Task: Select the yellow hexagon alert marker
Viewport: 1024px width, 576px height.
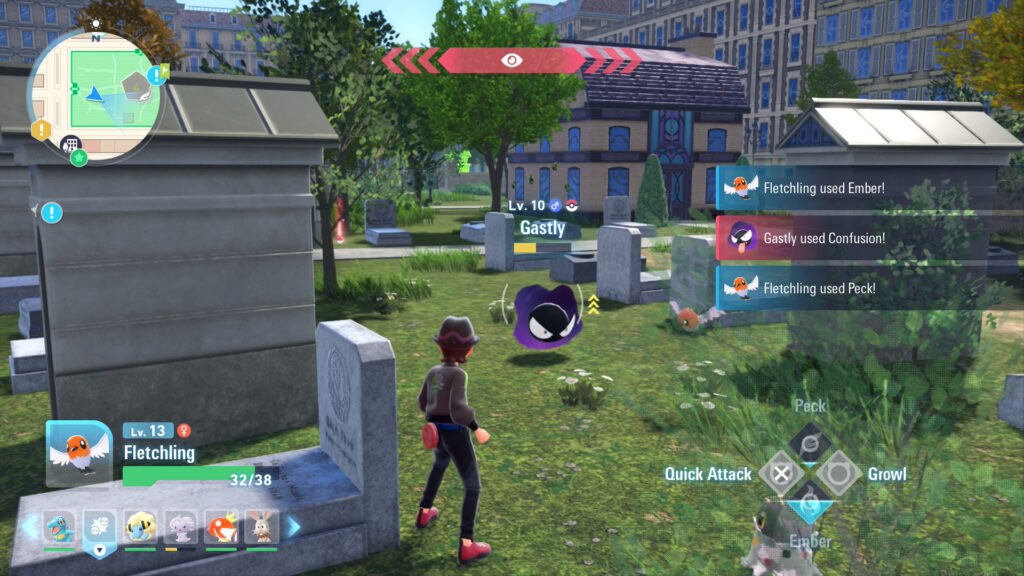Action: point(41,130)
